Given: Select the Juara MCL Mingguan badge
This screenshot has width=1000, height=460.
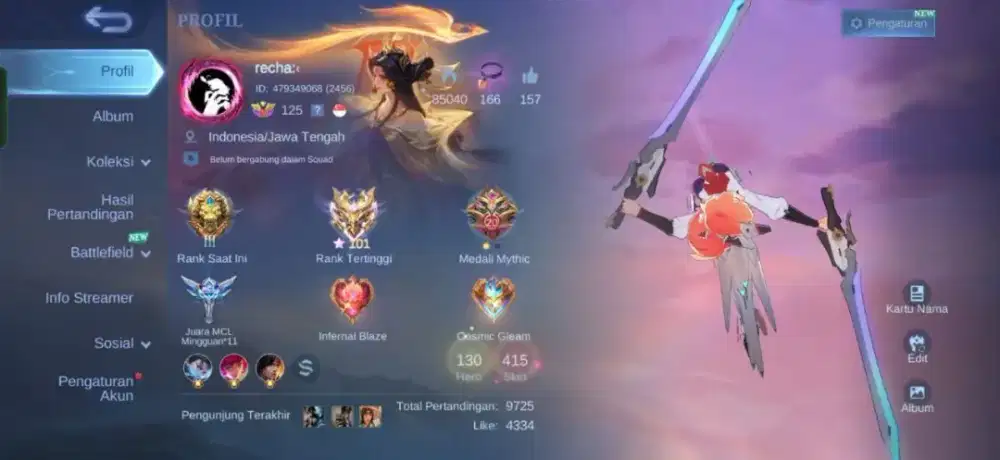Looking at the screenshot, I should pos(209,297).
